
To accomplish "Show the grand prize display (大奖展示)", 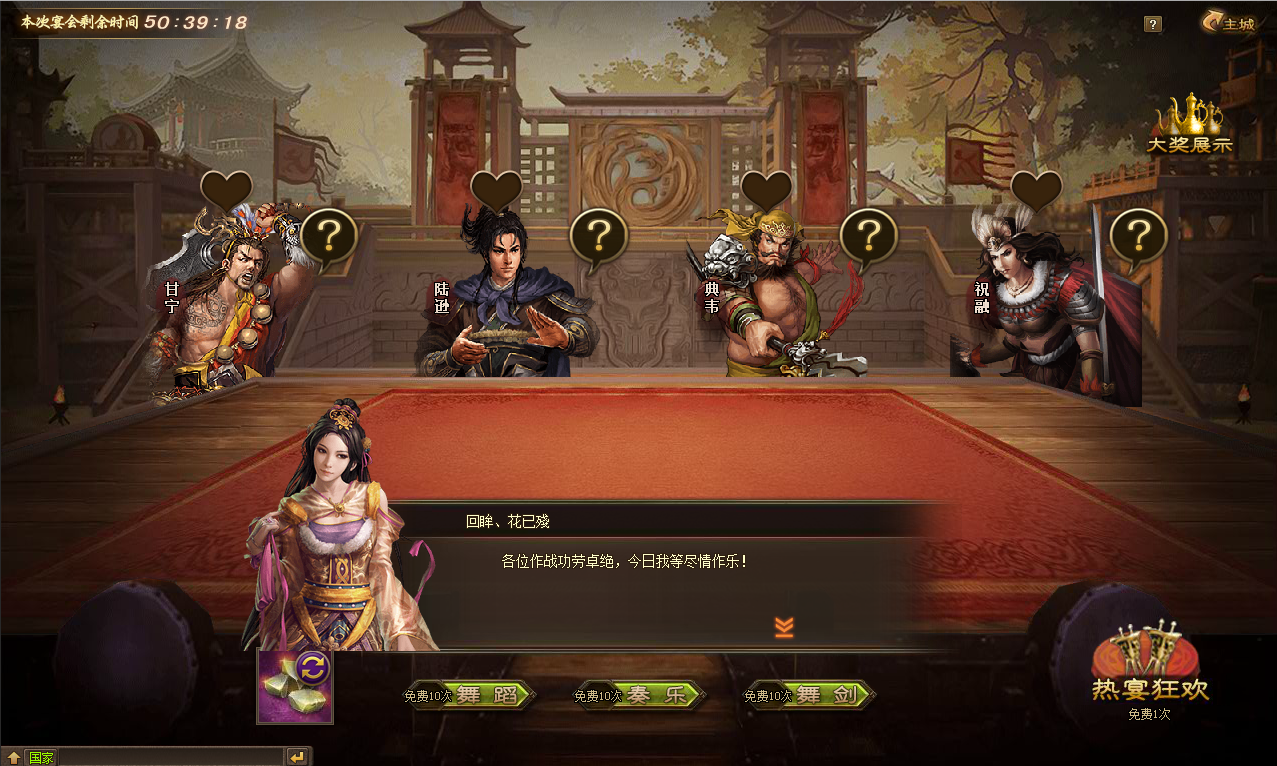I will click(x=1190, y=128).
